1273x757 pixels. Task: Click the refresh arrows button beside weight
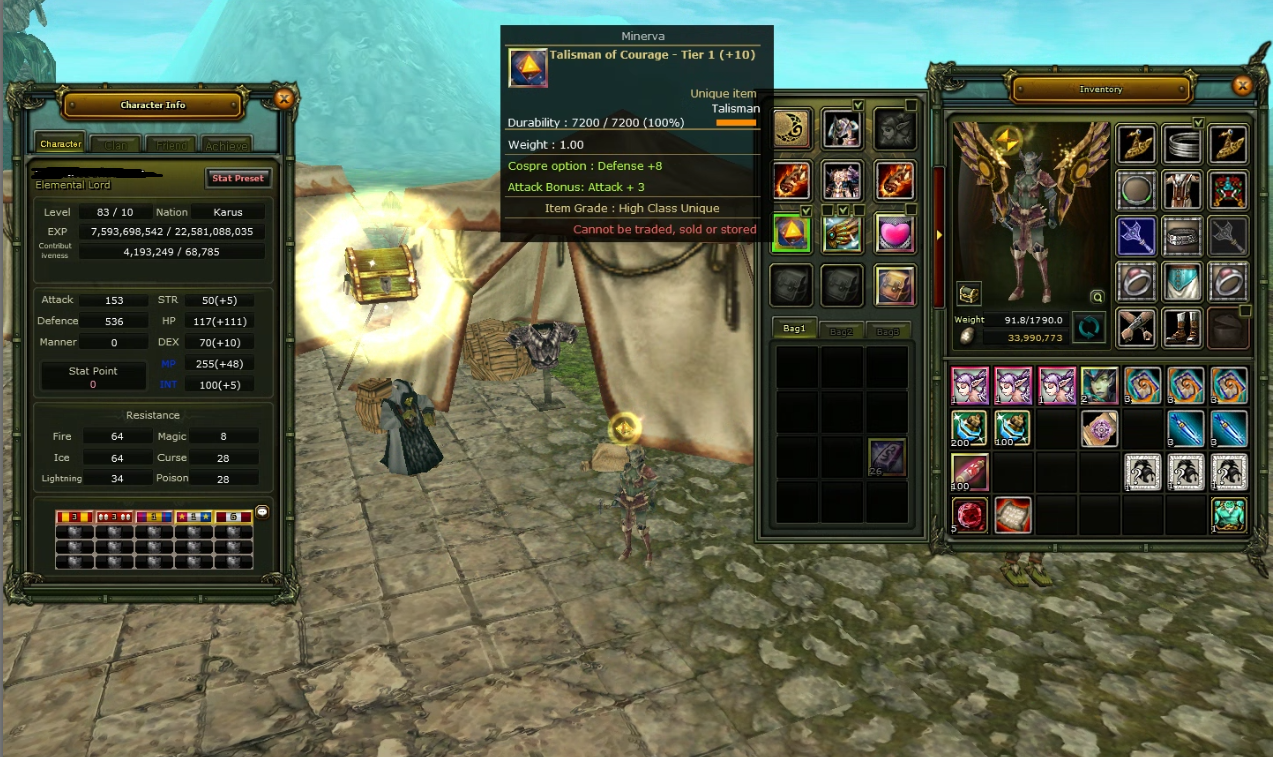point(1089,328)
